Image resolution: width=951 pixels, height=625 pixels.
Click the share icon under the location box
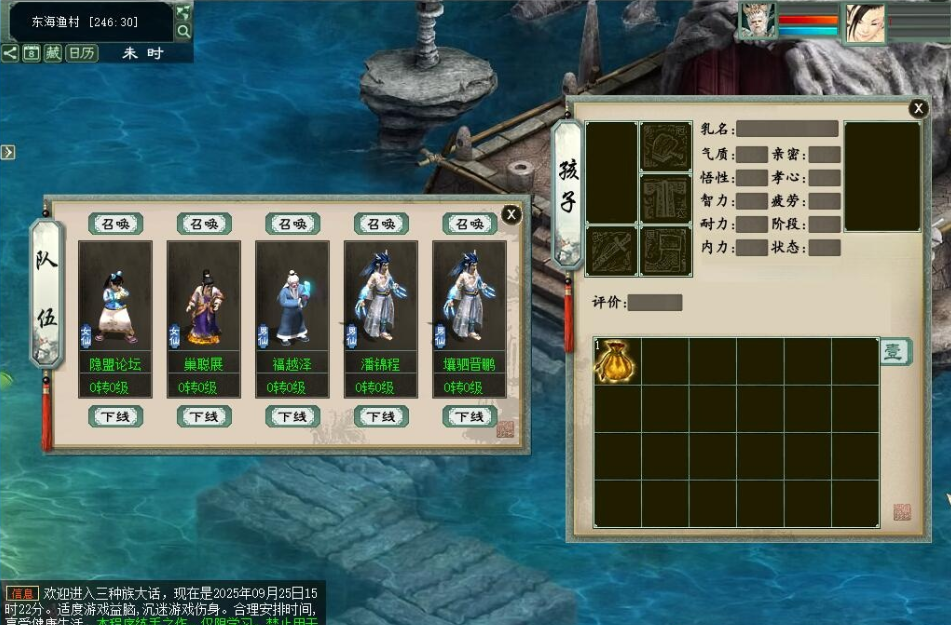coord(10,53)
